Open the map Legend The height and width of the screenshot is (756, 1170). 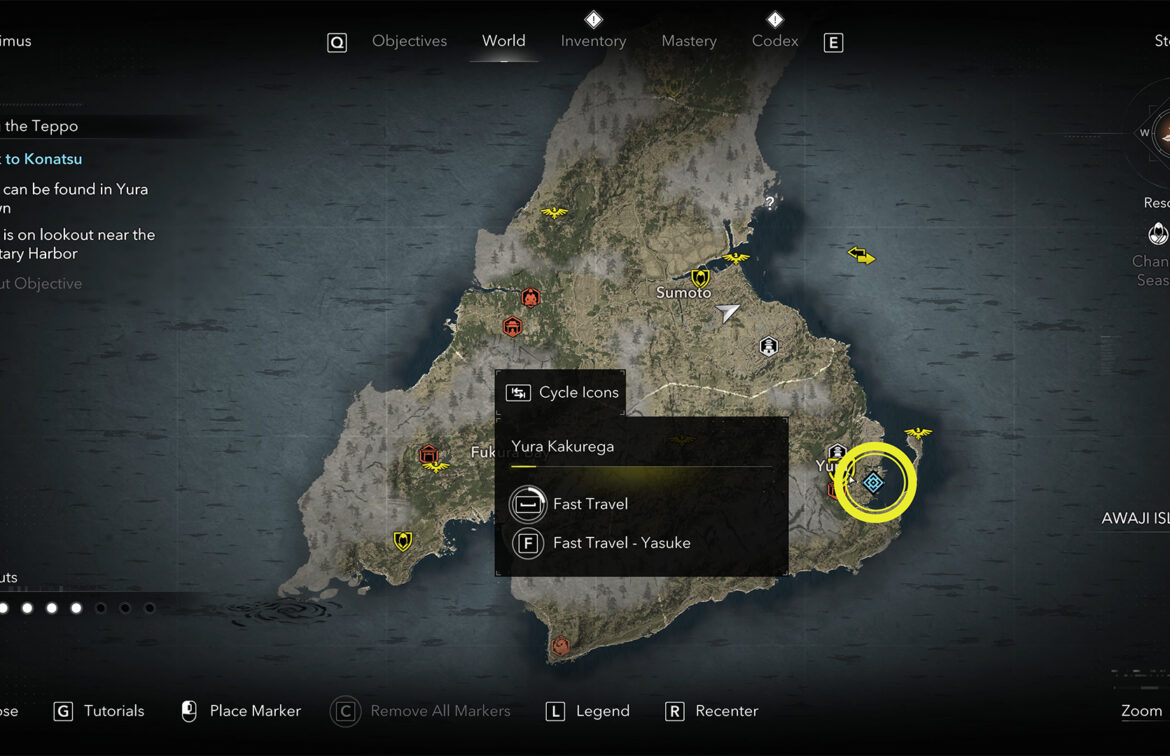(x=602, y=711)
